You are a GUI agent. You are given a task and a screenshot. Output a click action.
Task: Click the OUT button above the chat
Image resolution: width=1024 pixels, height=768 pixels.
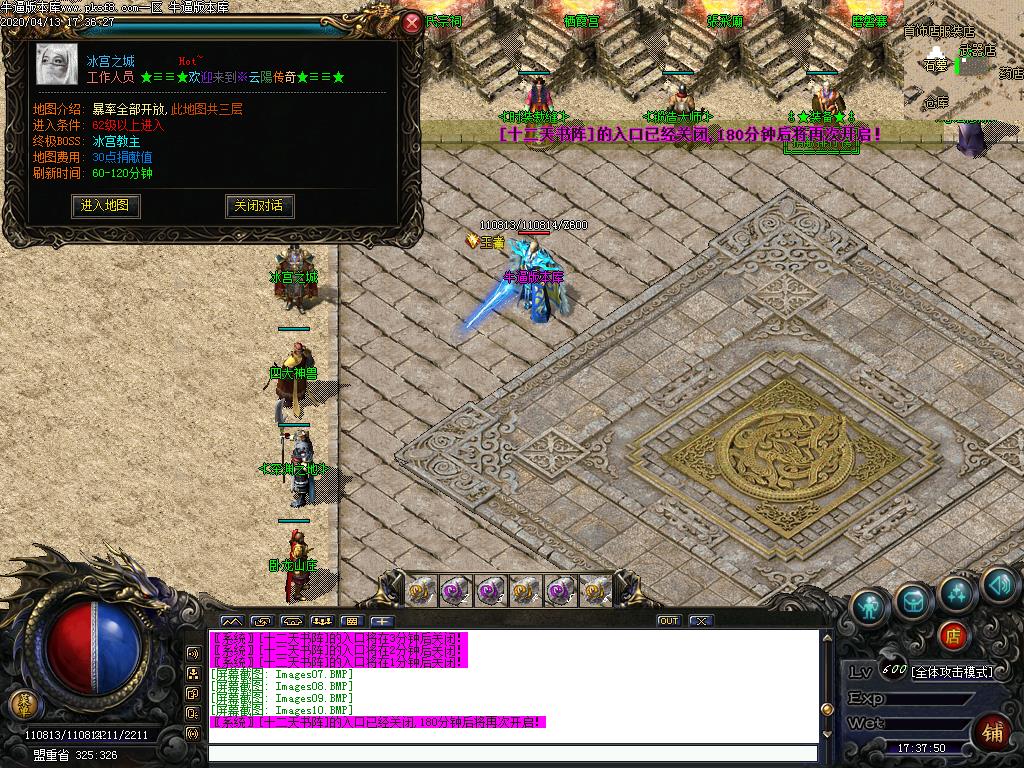tap(668, 621)
